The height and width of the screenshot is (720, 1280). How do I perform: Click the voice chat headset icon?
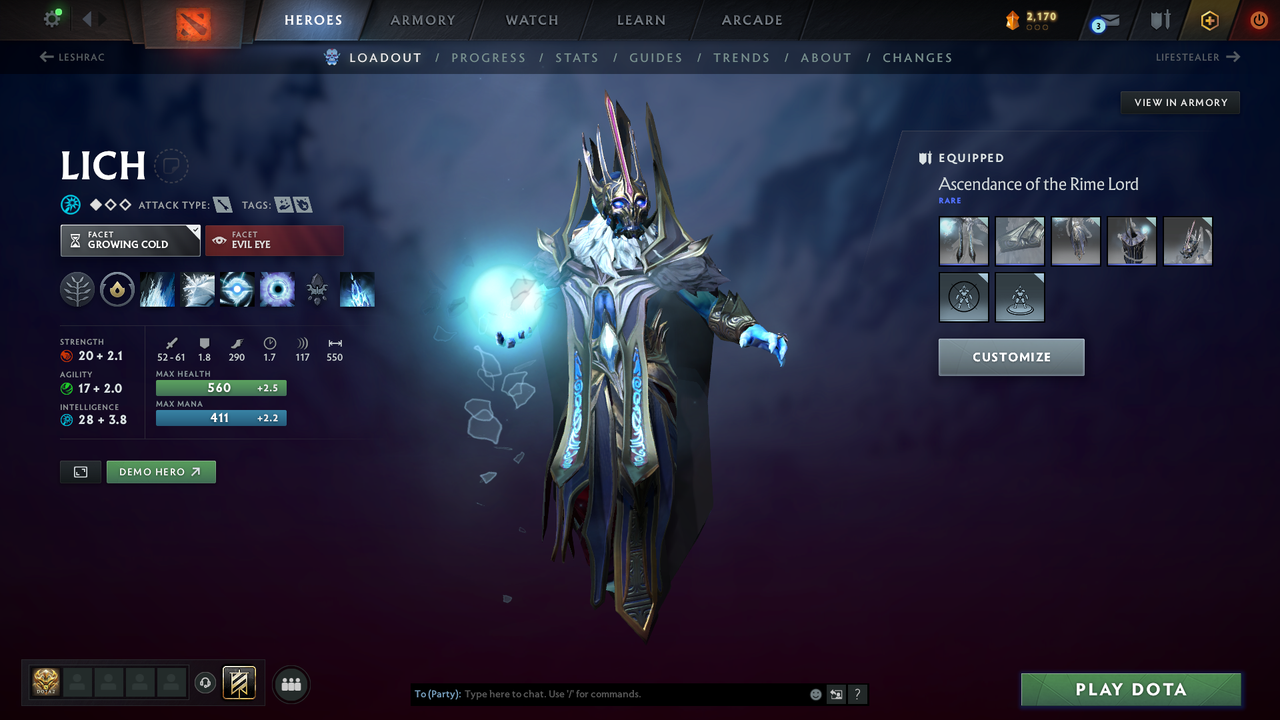(x=206, y=683)
